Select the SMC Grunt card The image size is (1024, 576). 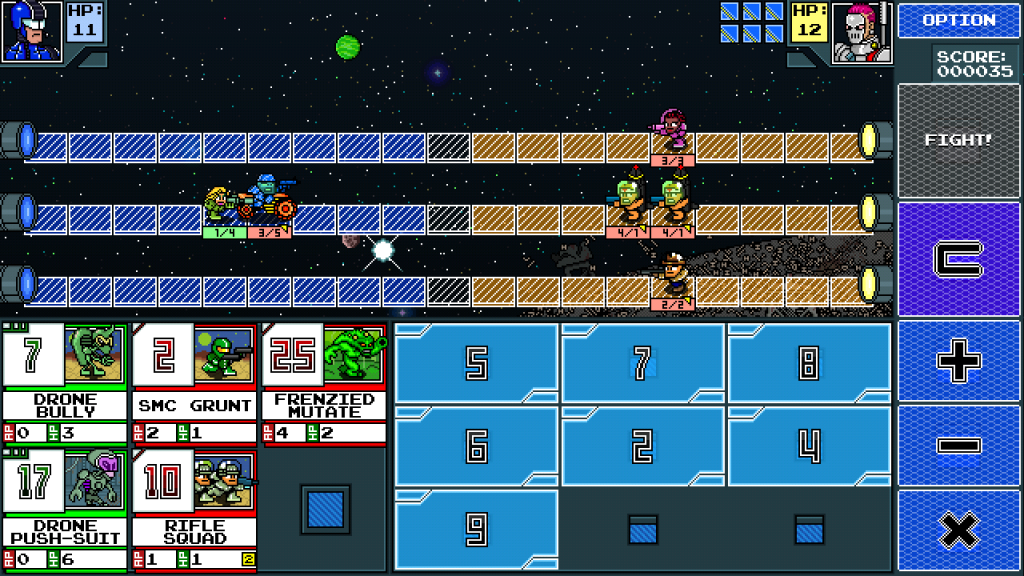193,383
